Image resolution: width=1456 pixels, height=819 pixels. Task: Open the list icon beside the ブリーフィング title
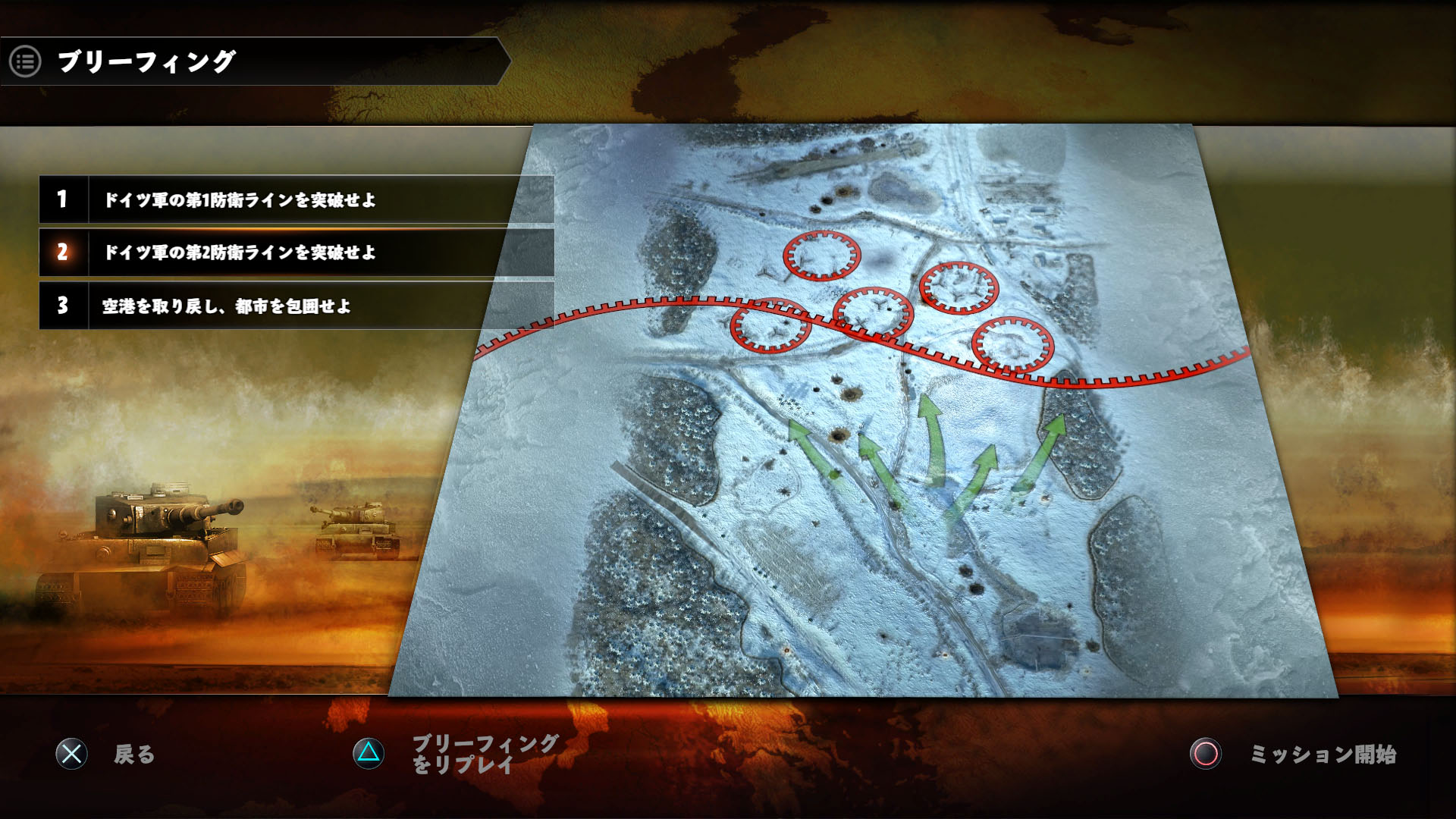(25, 61)
